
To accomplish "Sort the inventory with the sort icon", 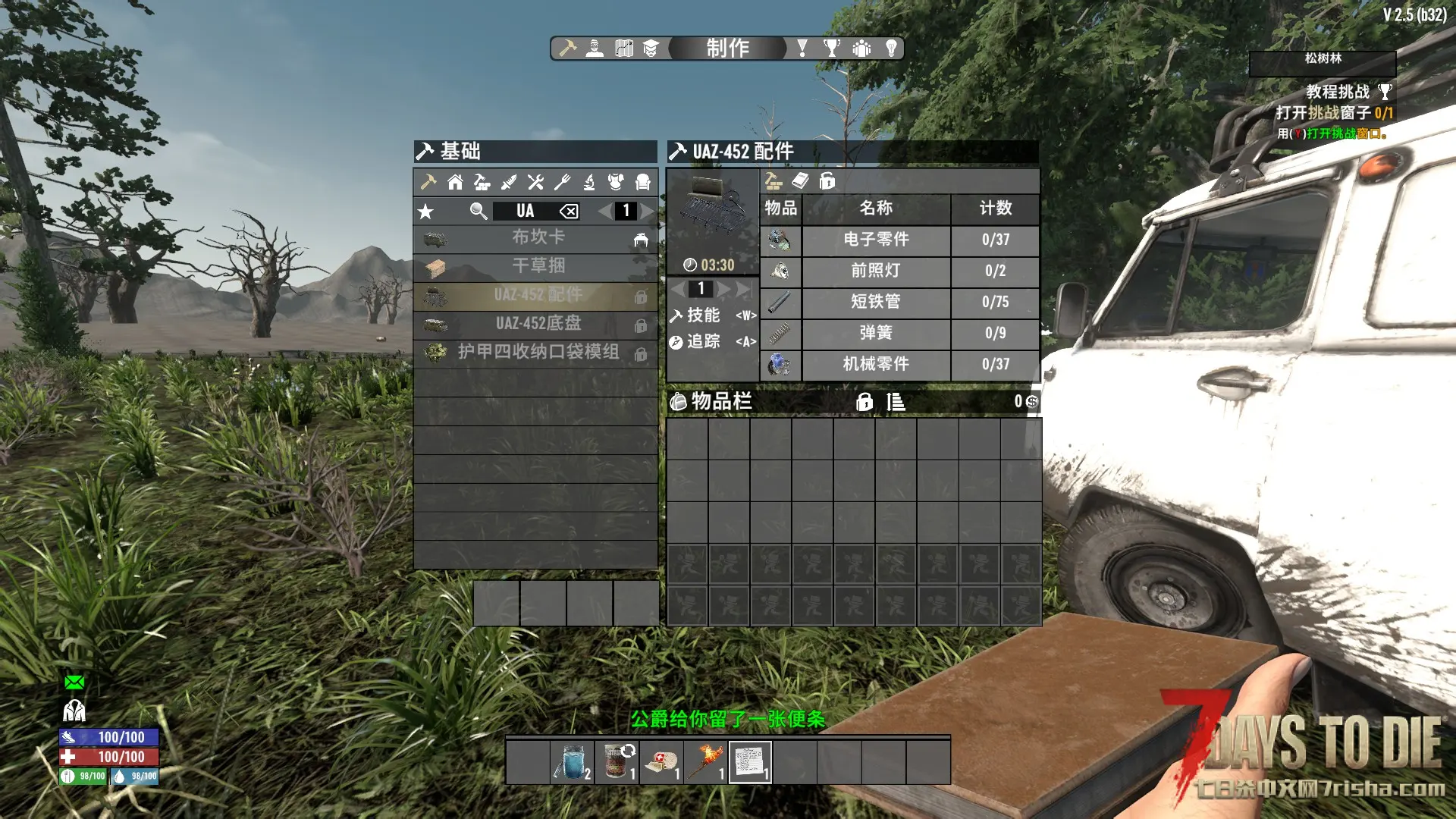I will pyautogui.click(x=896, y=402).
